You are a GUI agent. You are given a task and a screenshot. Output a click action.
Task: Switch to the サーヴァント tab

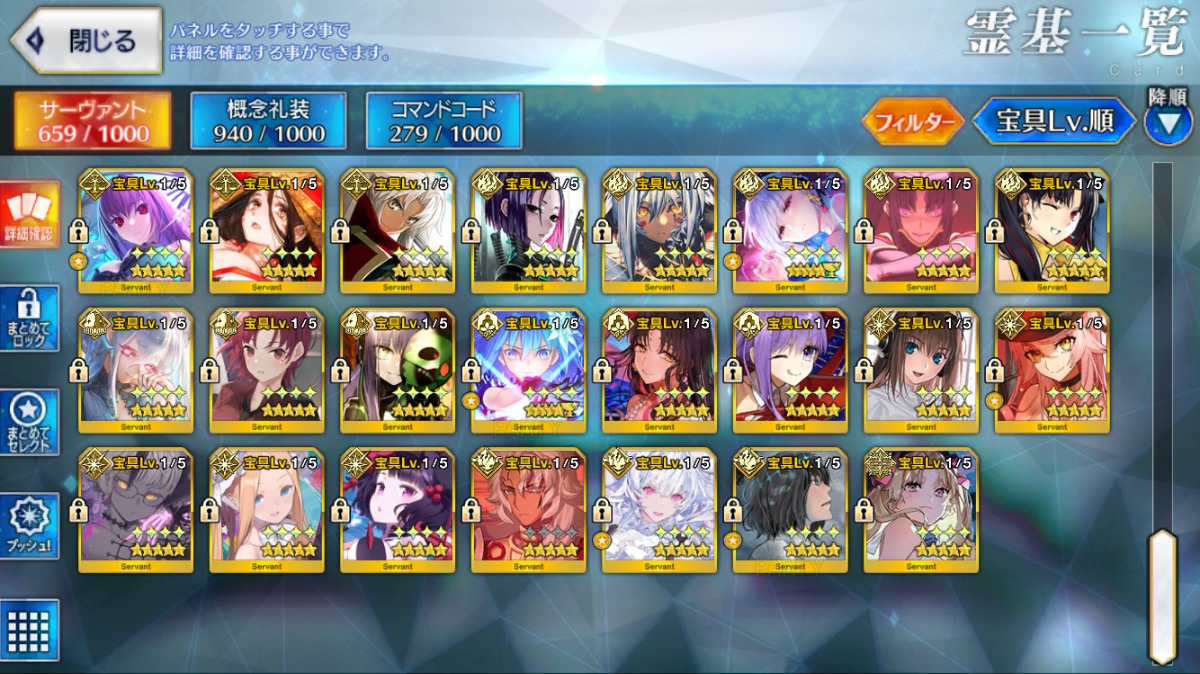[92, 122]
